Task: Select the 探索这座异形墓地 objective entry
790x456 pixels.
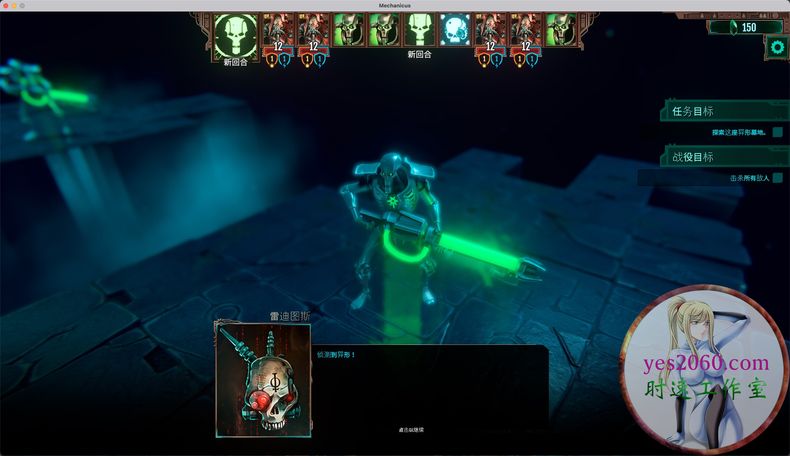Action: click(x=739, y=132)
